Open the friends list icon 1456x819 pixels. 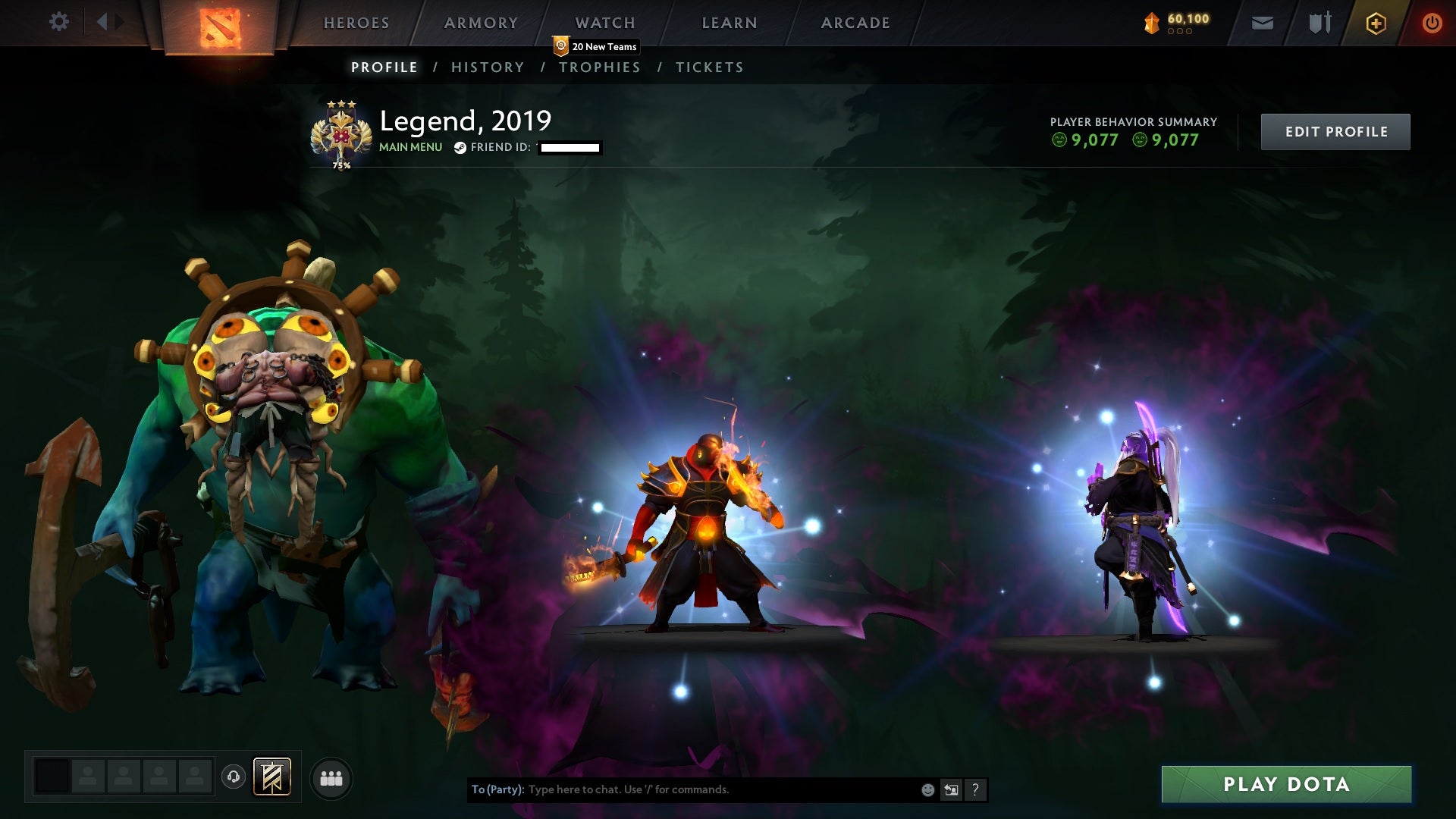coord(331,777)
